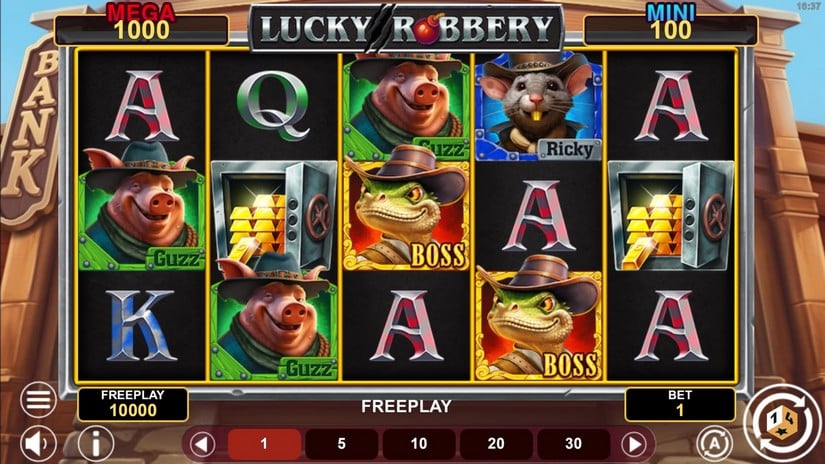Open the info paytable button

[95, 442]
